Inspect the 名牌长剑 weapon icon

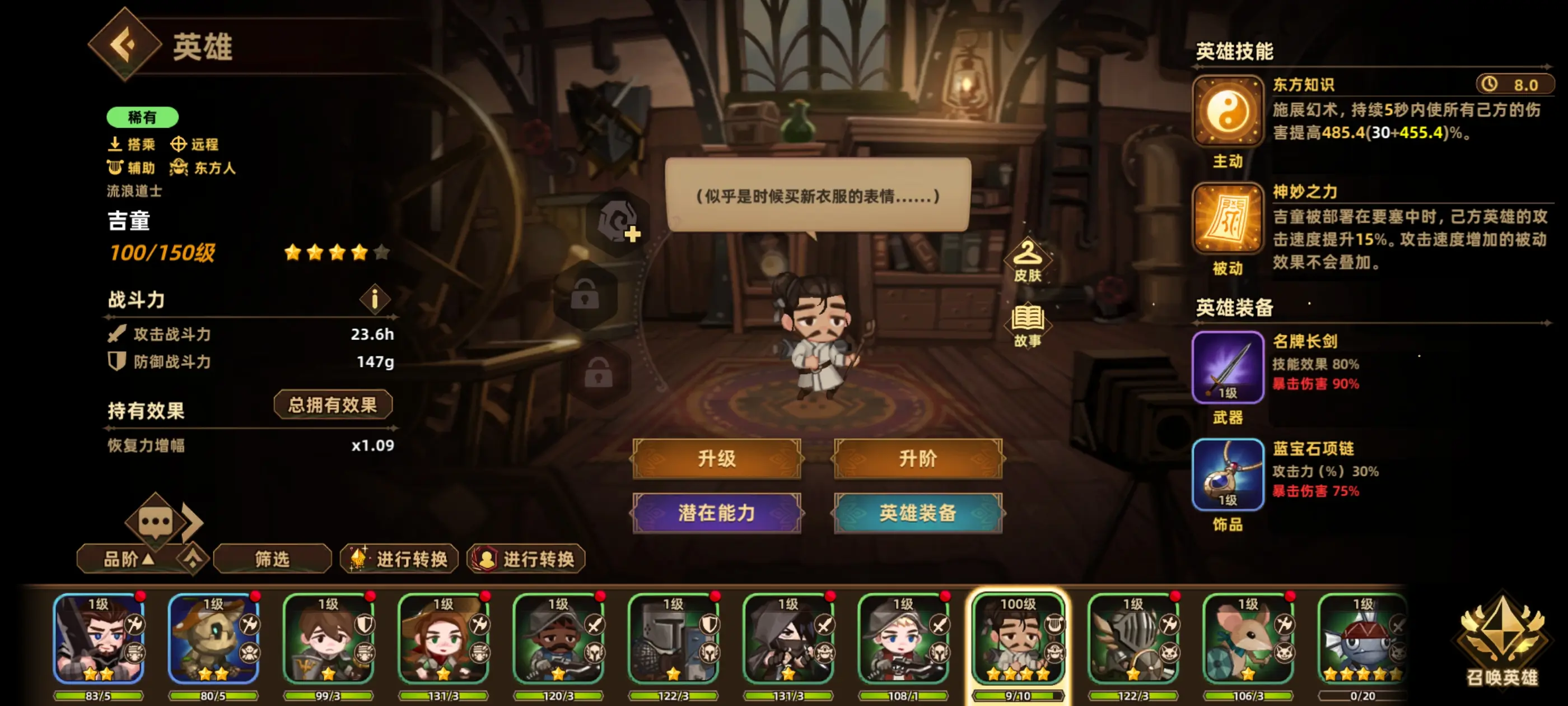click(1228, 365)
